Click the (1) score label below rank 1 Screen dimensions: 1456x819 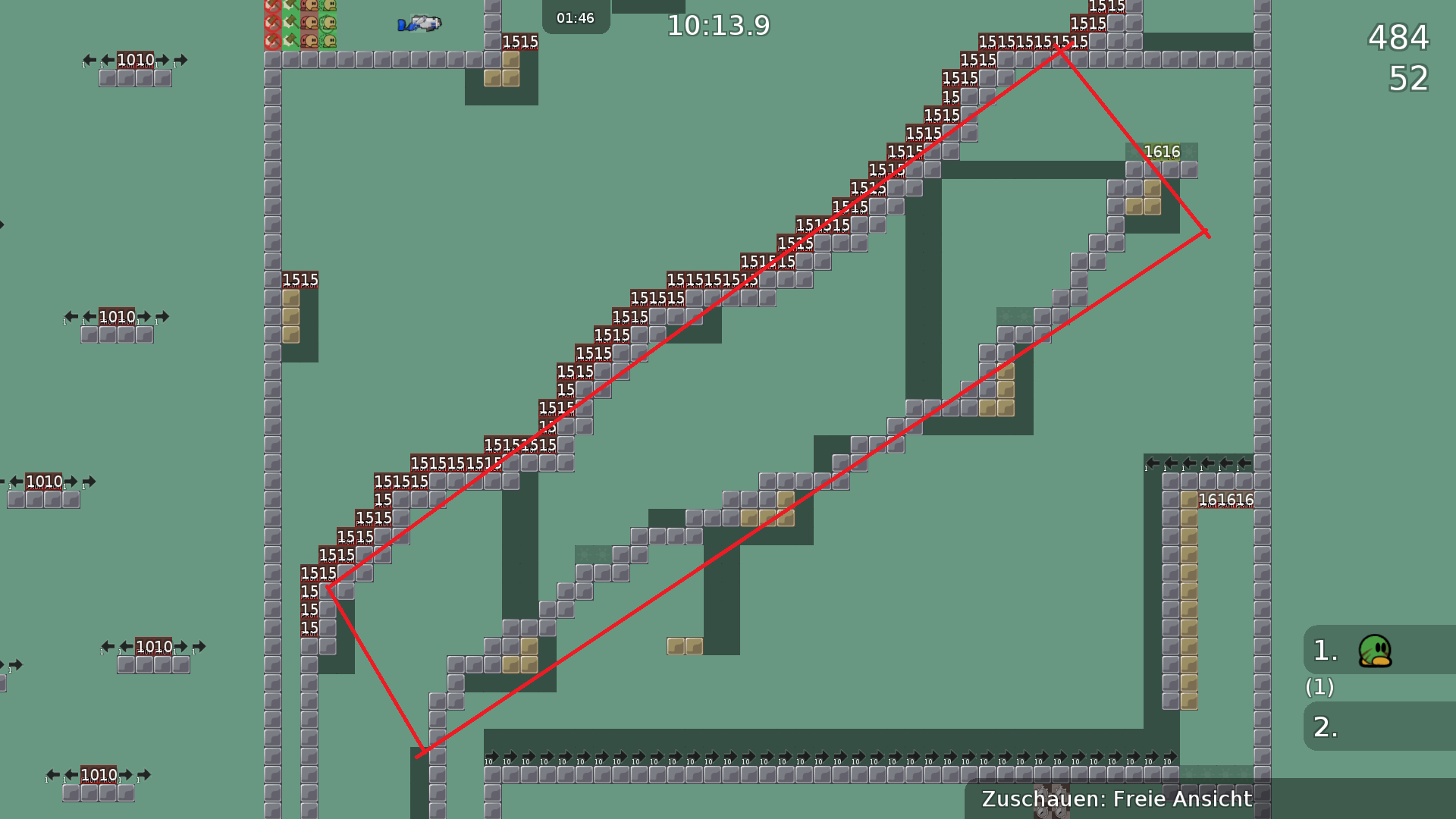1319,689
